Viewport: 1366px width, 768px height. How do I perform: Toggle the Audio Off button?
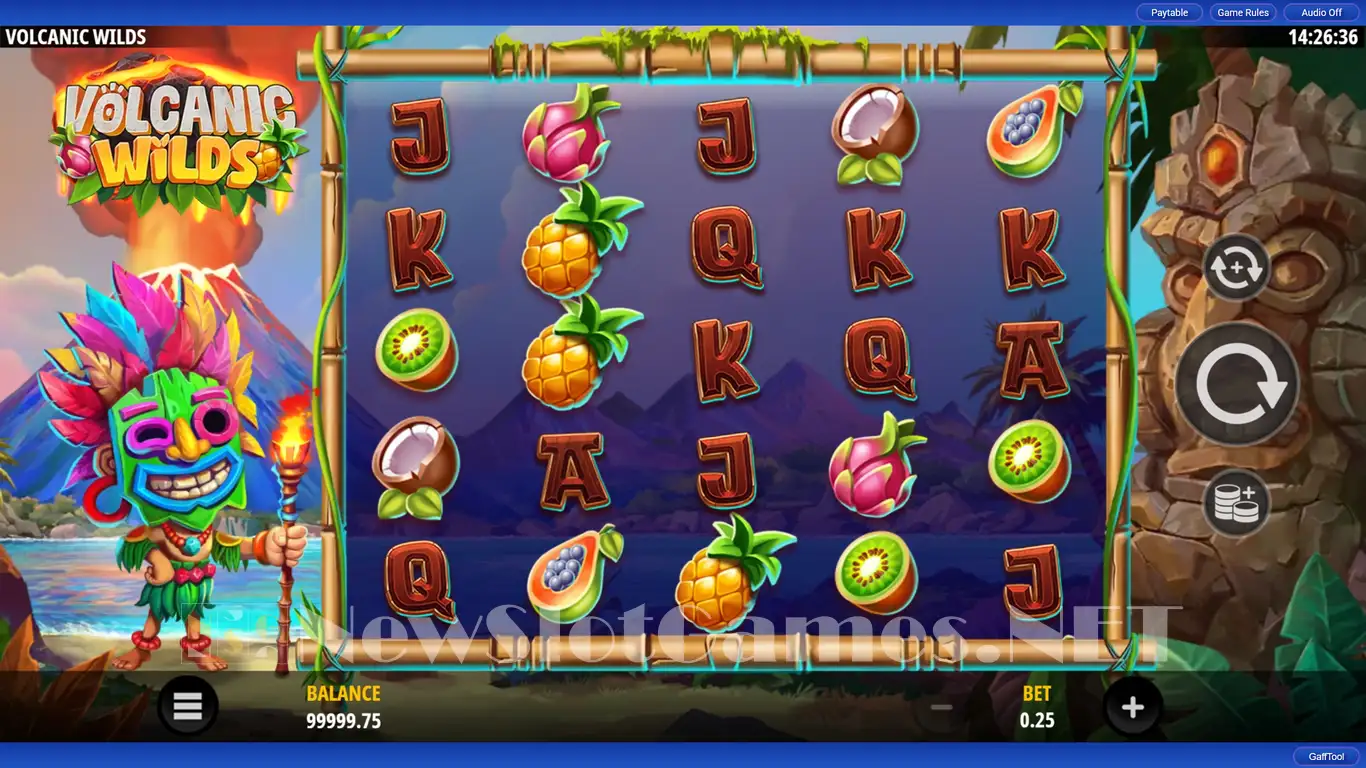click(x=1321, y=13)
